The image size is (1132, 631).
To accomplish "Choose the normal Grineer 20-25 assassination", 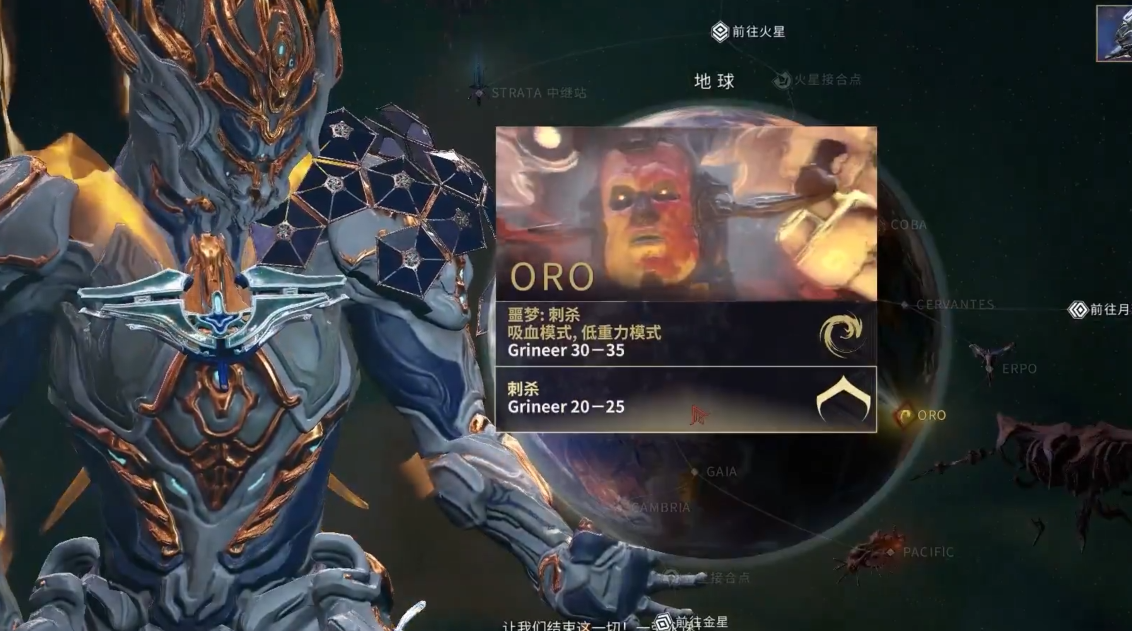I will (x=686, y=399).
